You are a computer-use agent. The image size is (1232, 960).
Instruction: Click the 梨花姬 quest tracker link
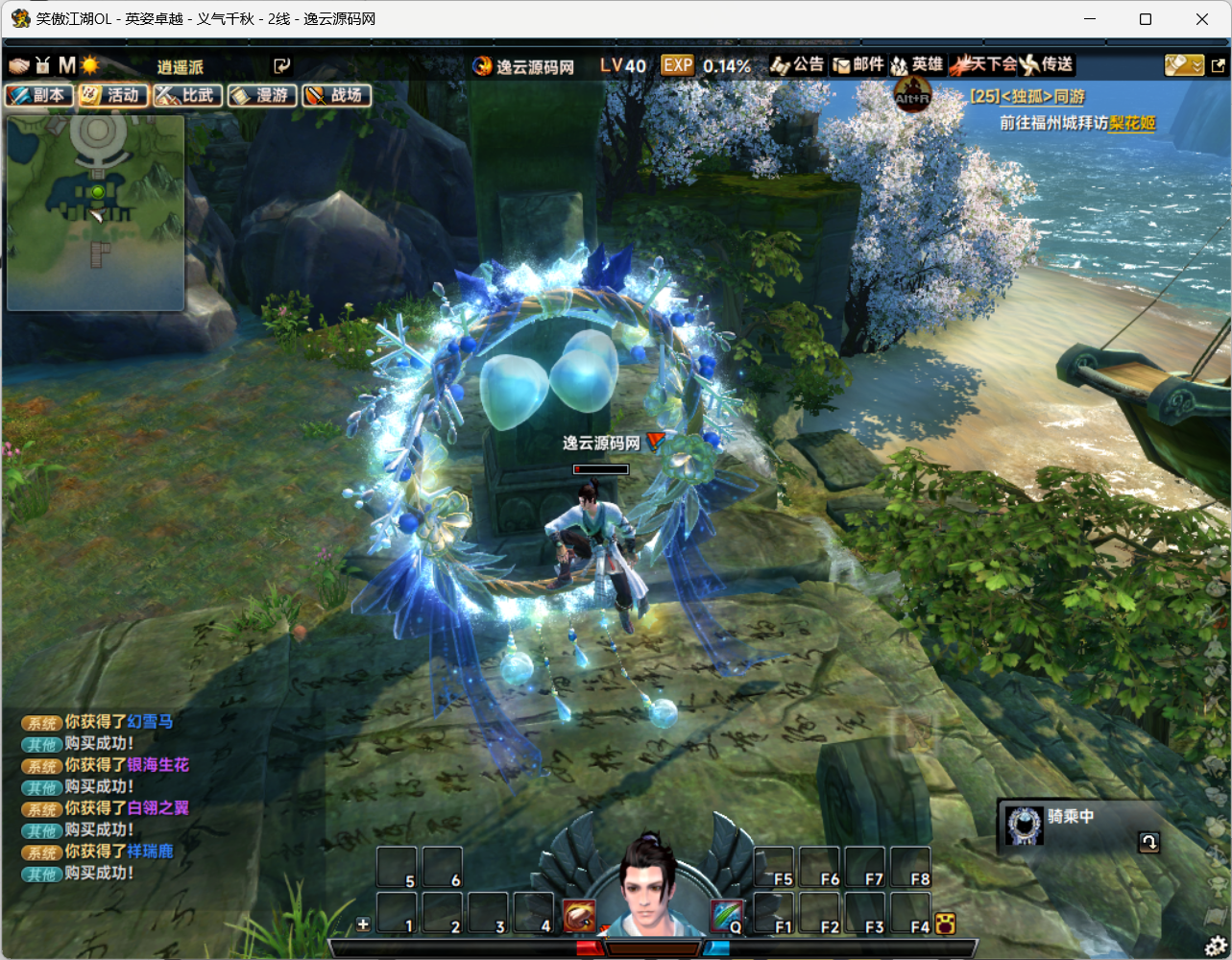tap(1132, 124)
